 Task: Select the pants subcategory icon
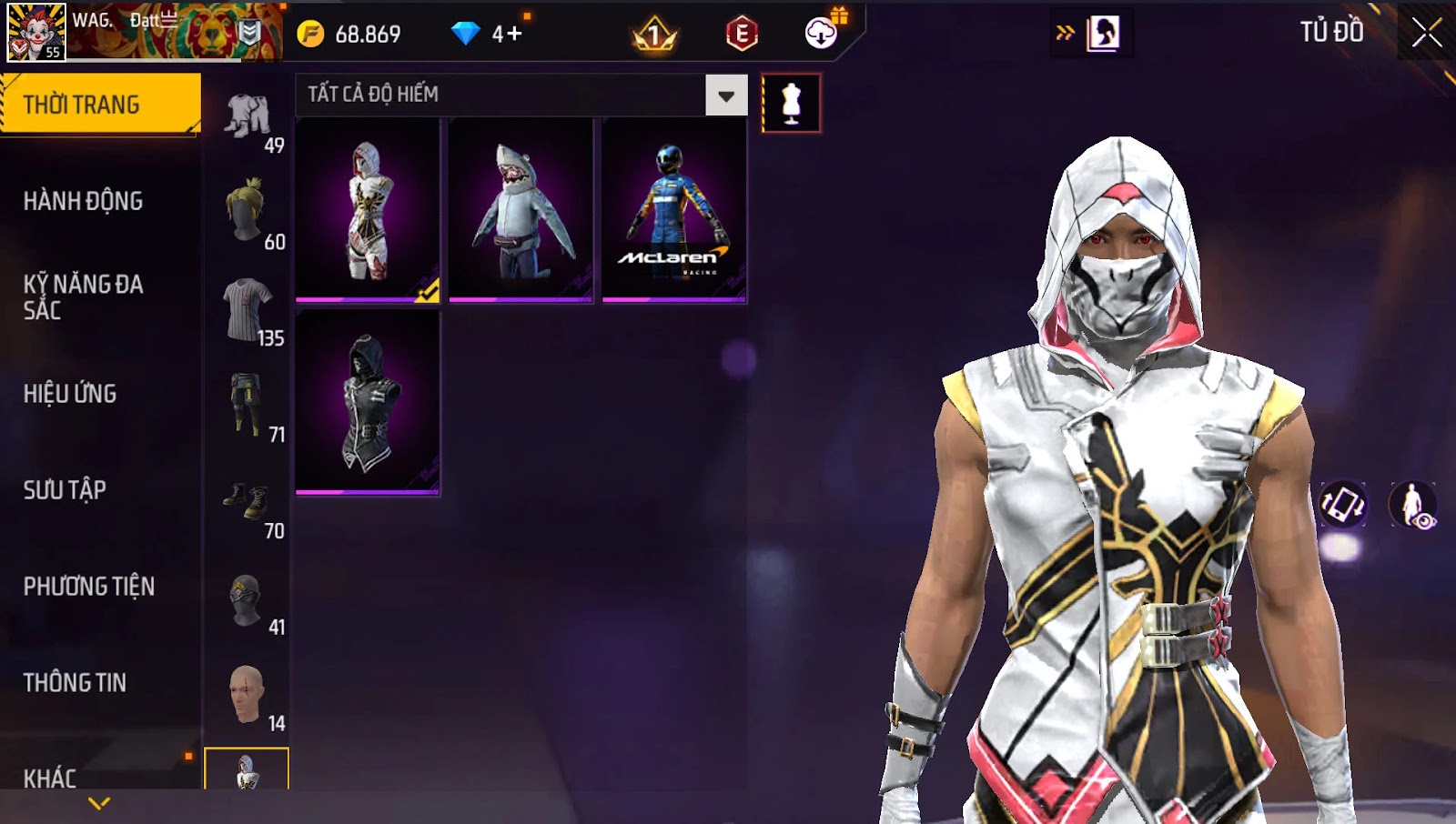click(247, 406)
